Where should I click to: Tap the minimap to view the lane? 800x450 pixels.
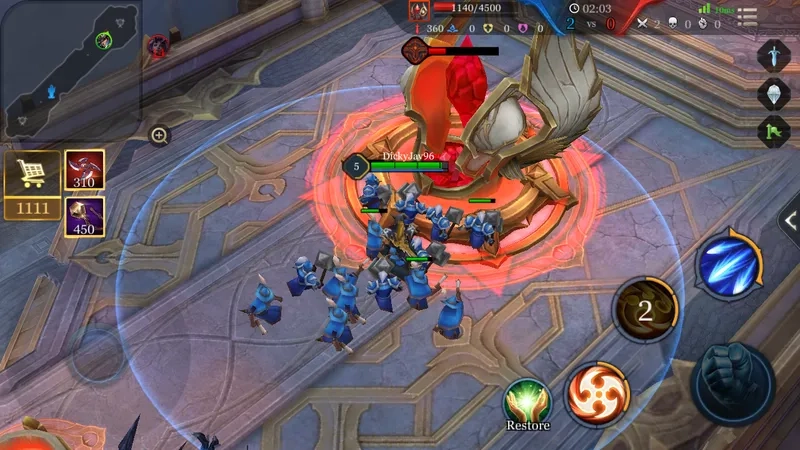coord(70,69)
